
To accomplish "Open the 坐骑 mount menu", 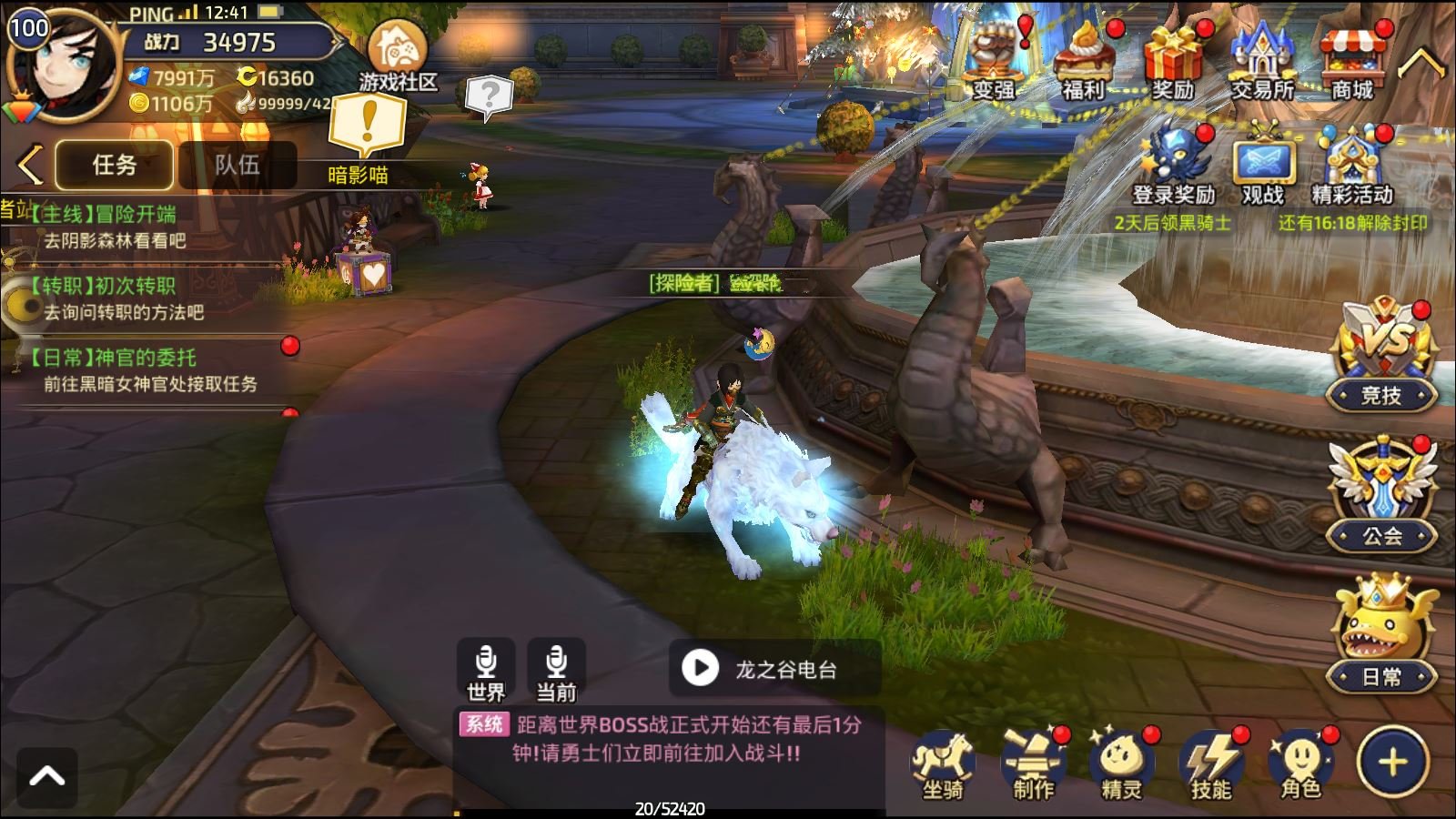I will (x=943, y=764).
